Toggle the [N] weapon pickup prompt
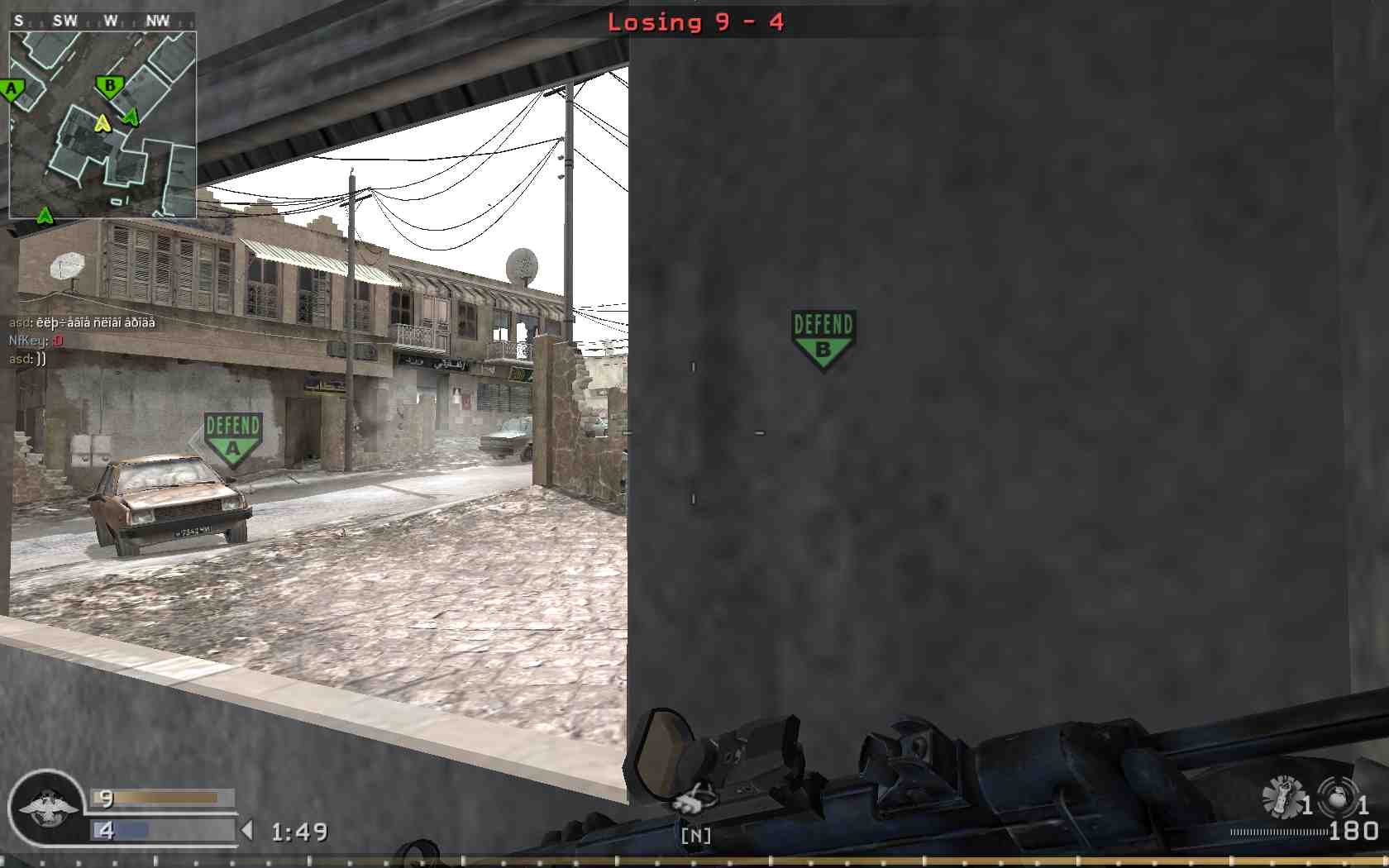This screenshot has height=868, width=1389. point(695,835)
